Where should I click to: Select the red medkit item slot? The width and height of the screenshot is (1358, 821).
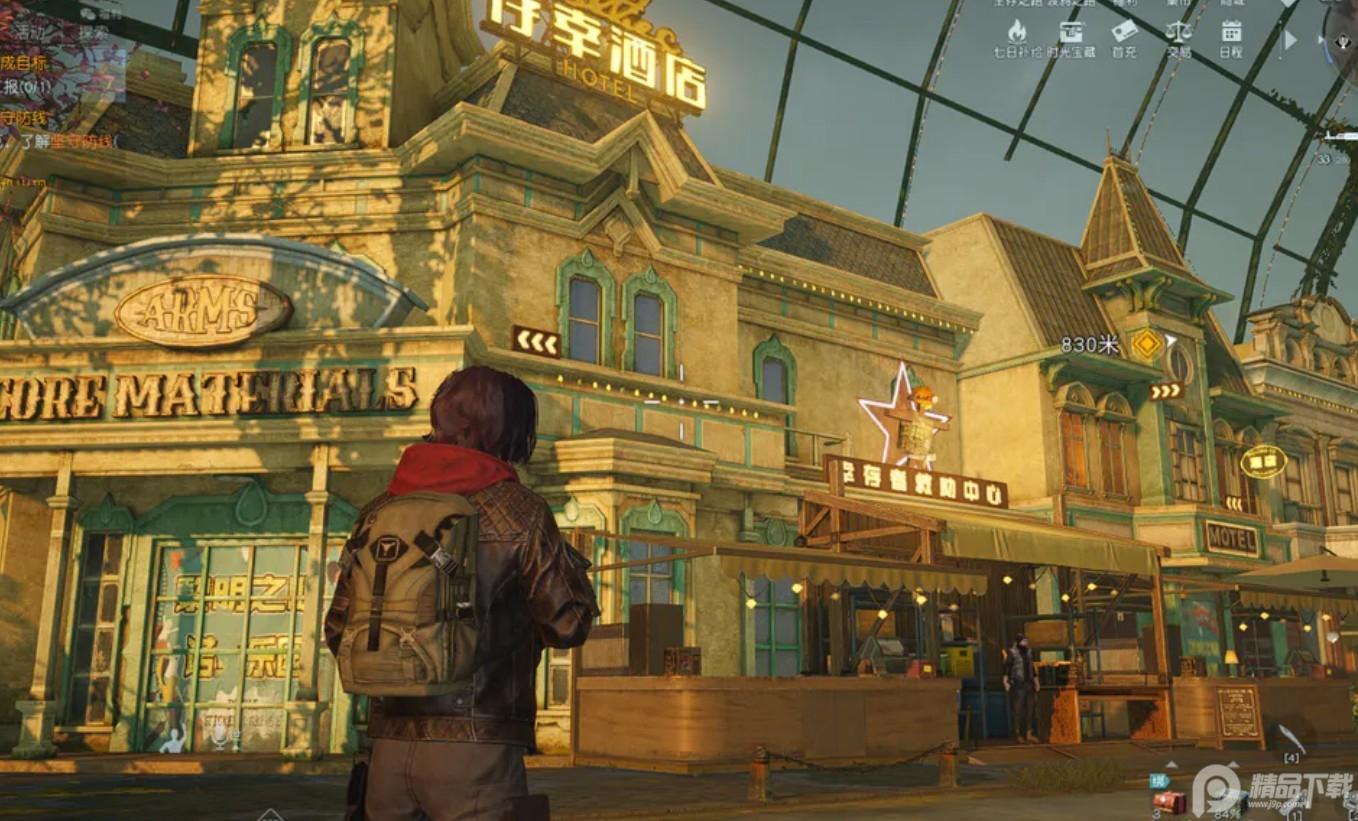coord(1169,801)
